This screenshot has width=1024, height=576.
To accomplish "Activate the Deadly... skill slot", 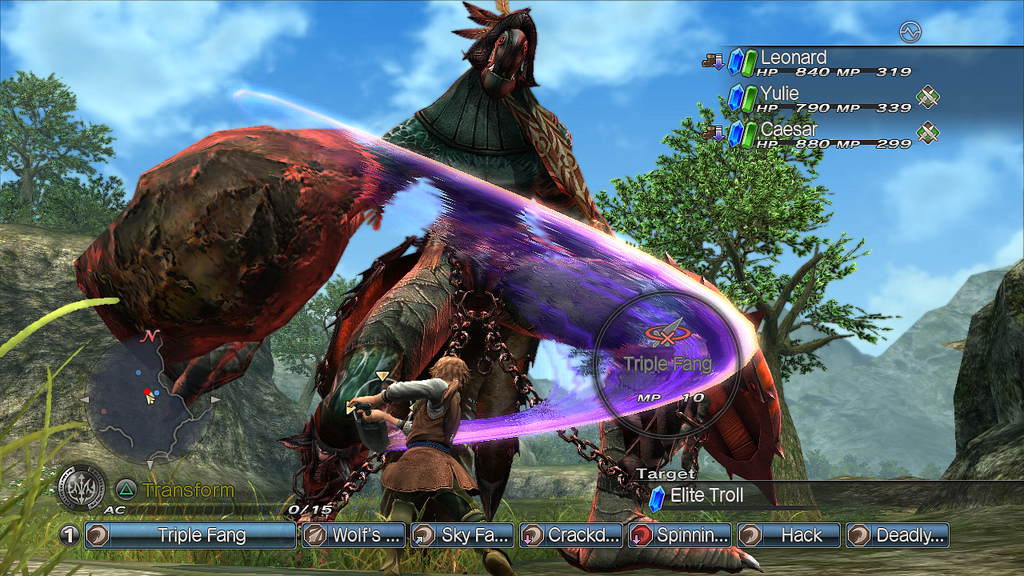I will [x=897, y=535].
